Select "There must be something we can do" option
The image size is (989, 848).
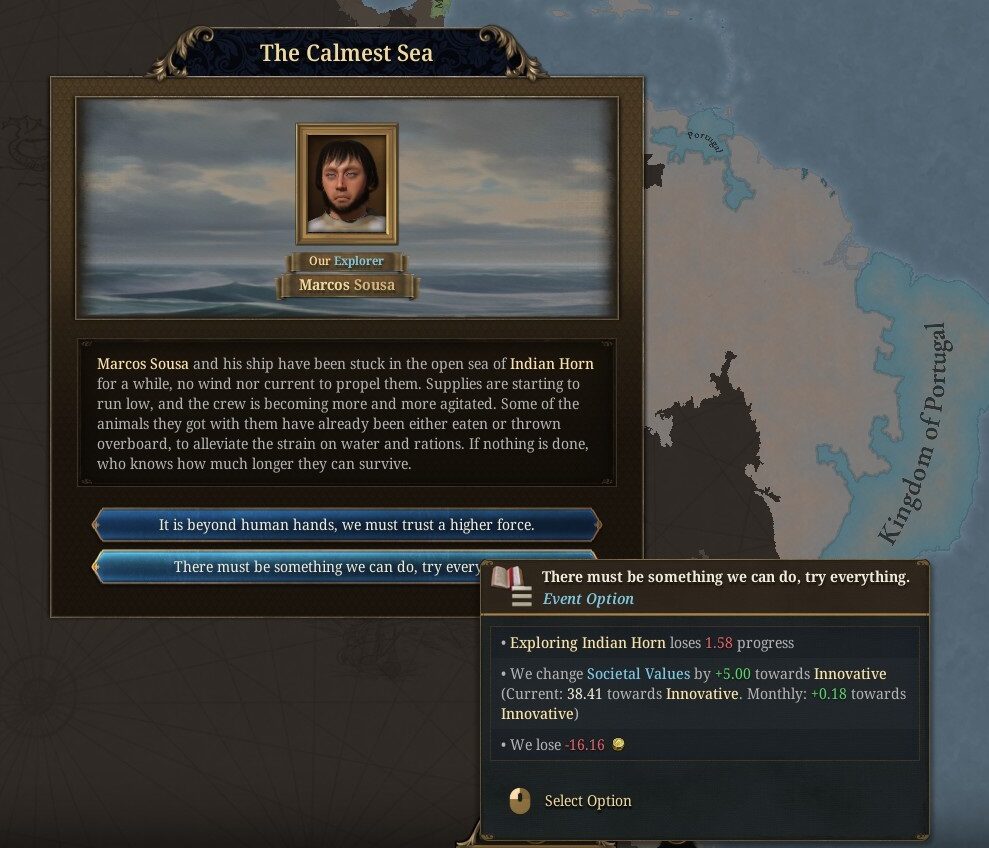click(x=290, y=567)
